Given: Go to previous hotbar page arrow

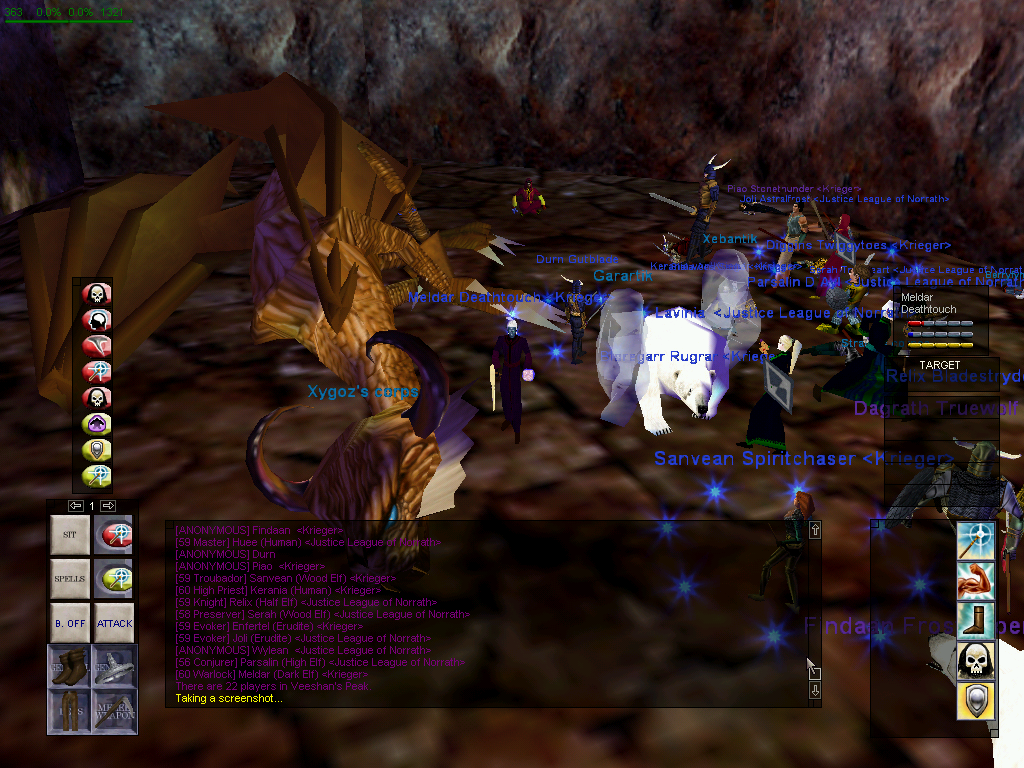Looking at the screenshot, I should tap(76, 506).
